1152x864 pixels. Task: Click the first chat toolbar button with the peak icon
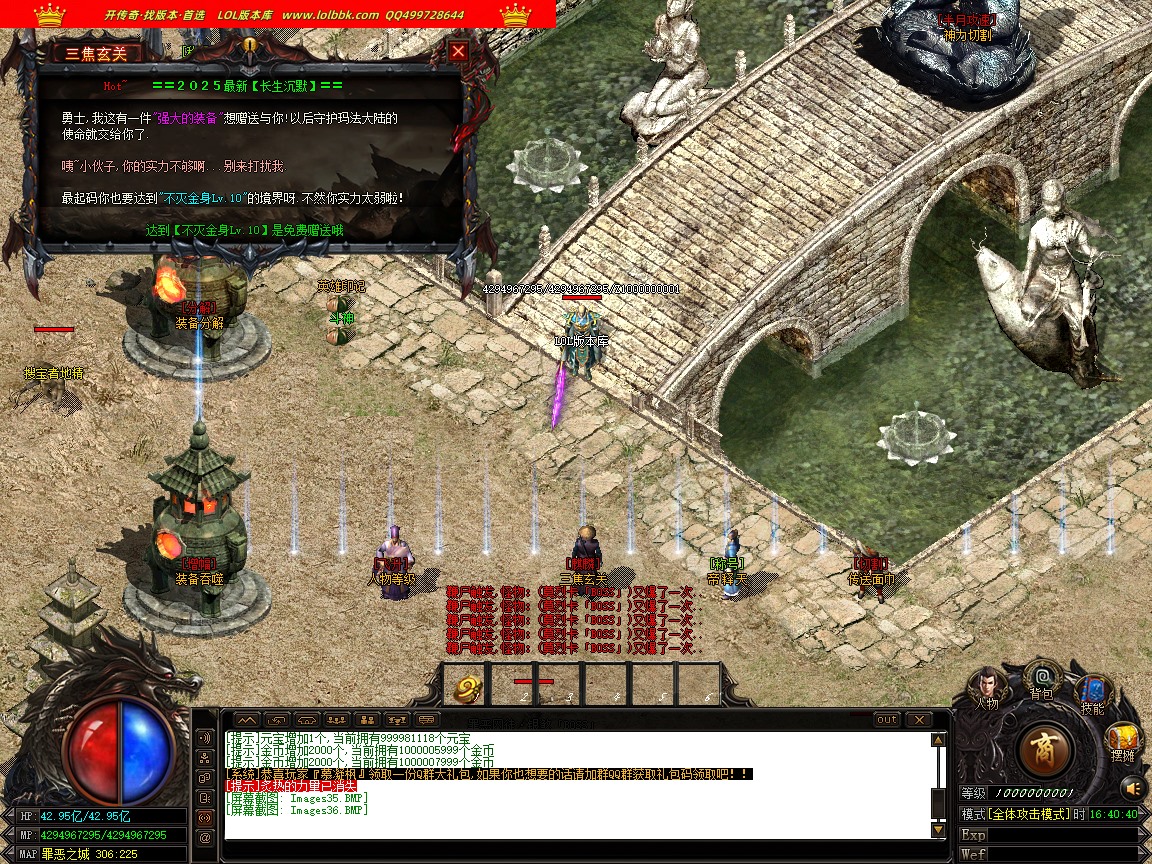[246, 720]
